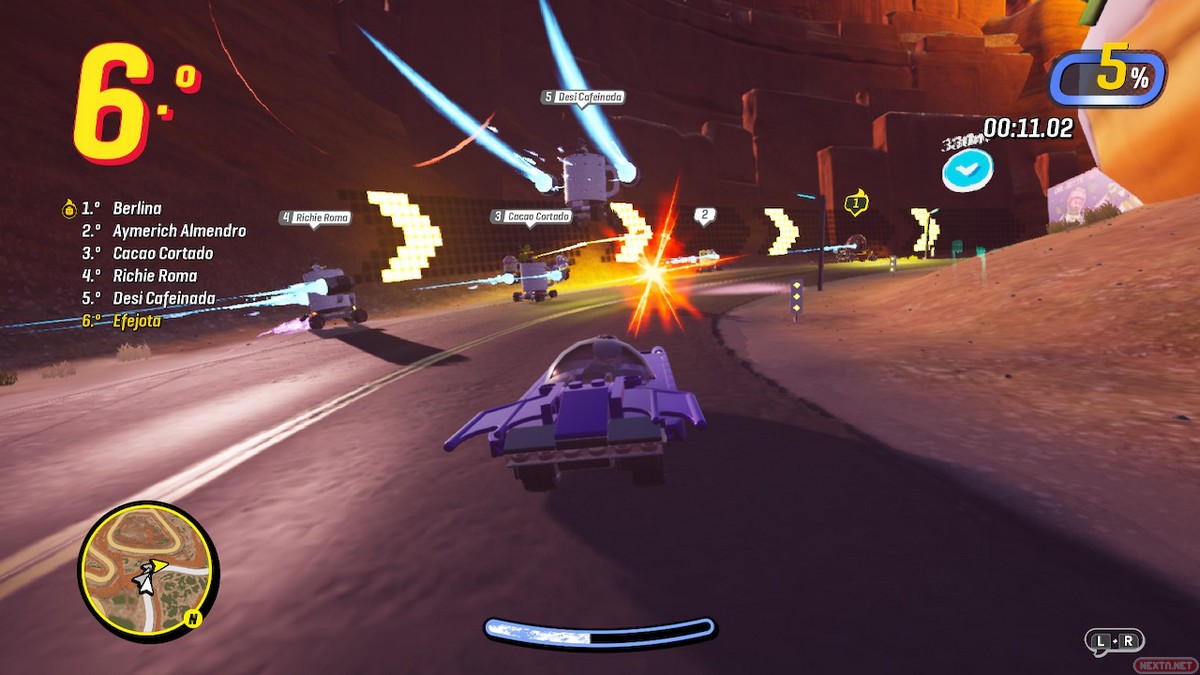Pick the Richie Roma standings row
The height and width of the screenshot is (675, 1200).
click(x=155, y=275)
